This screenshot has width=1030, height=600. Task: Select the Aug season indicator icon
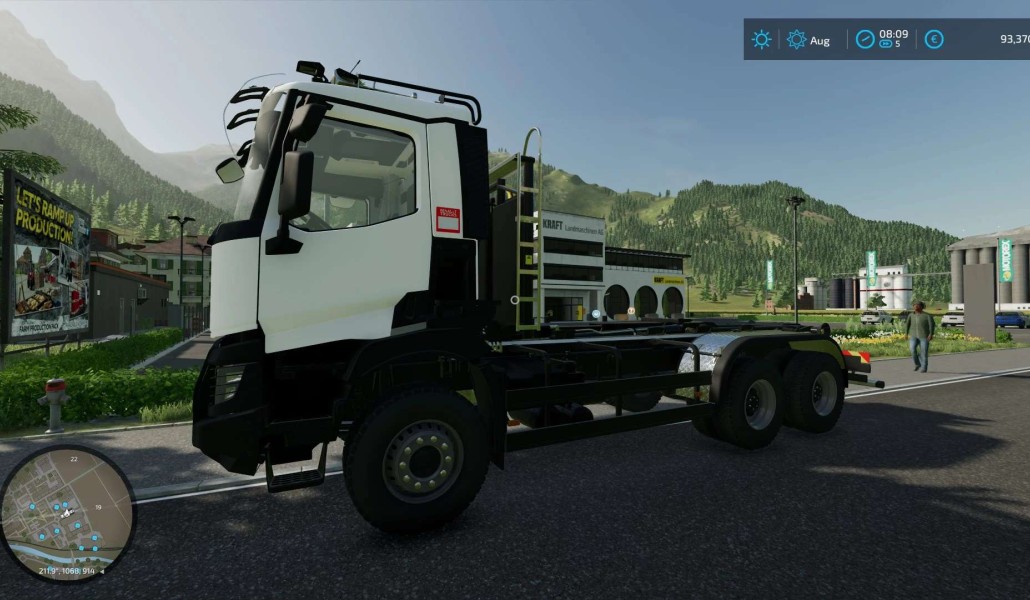[796, 40]
